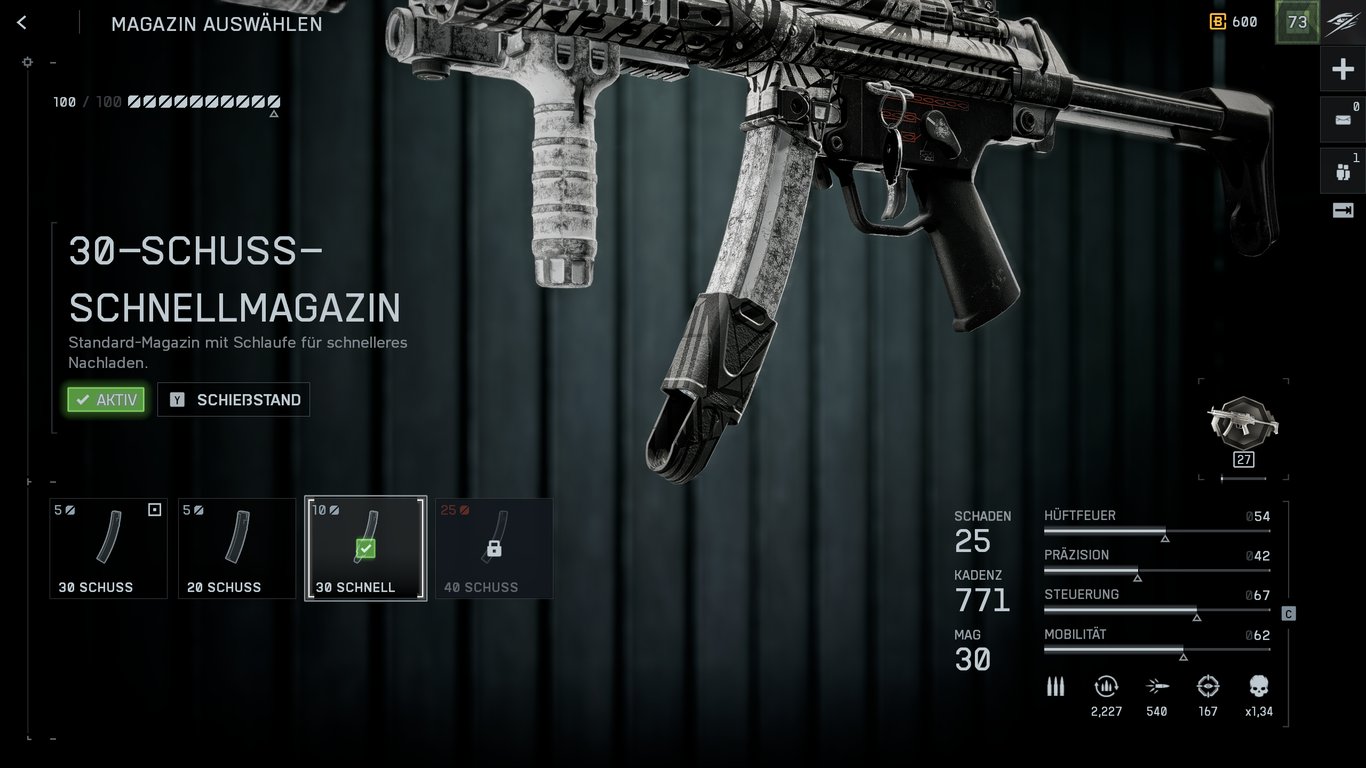
Task: Open the mail envelope icon
Action: click(x=1342, y=120)
